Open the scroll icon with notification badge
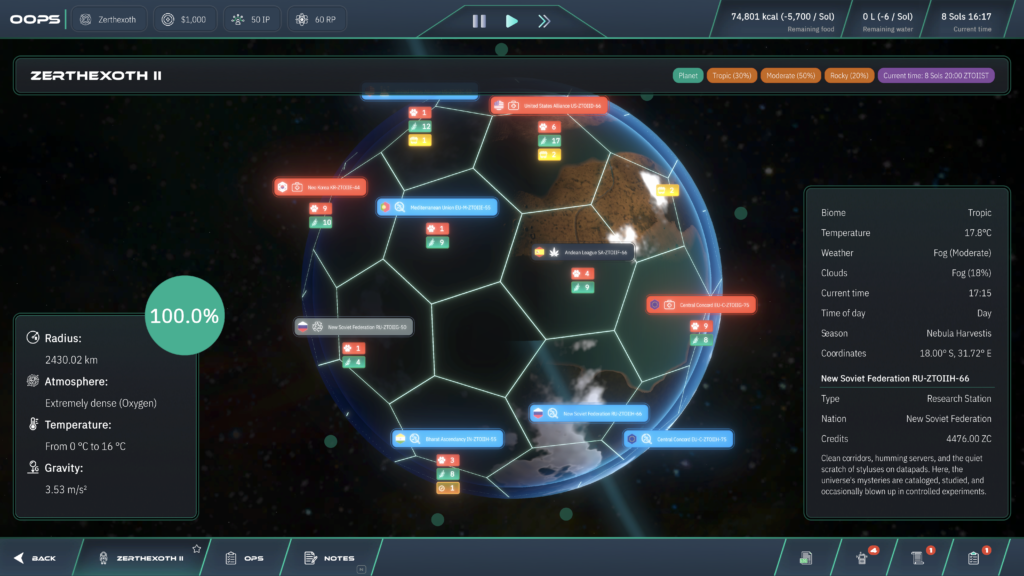 point(916,557)
